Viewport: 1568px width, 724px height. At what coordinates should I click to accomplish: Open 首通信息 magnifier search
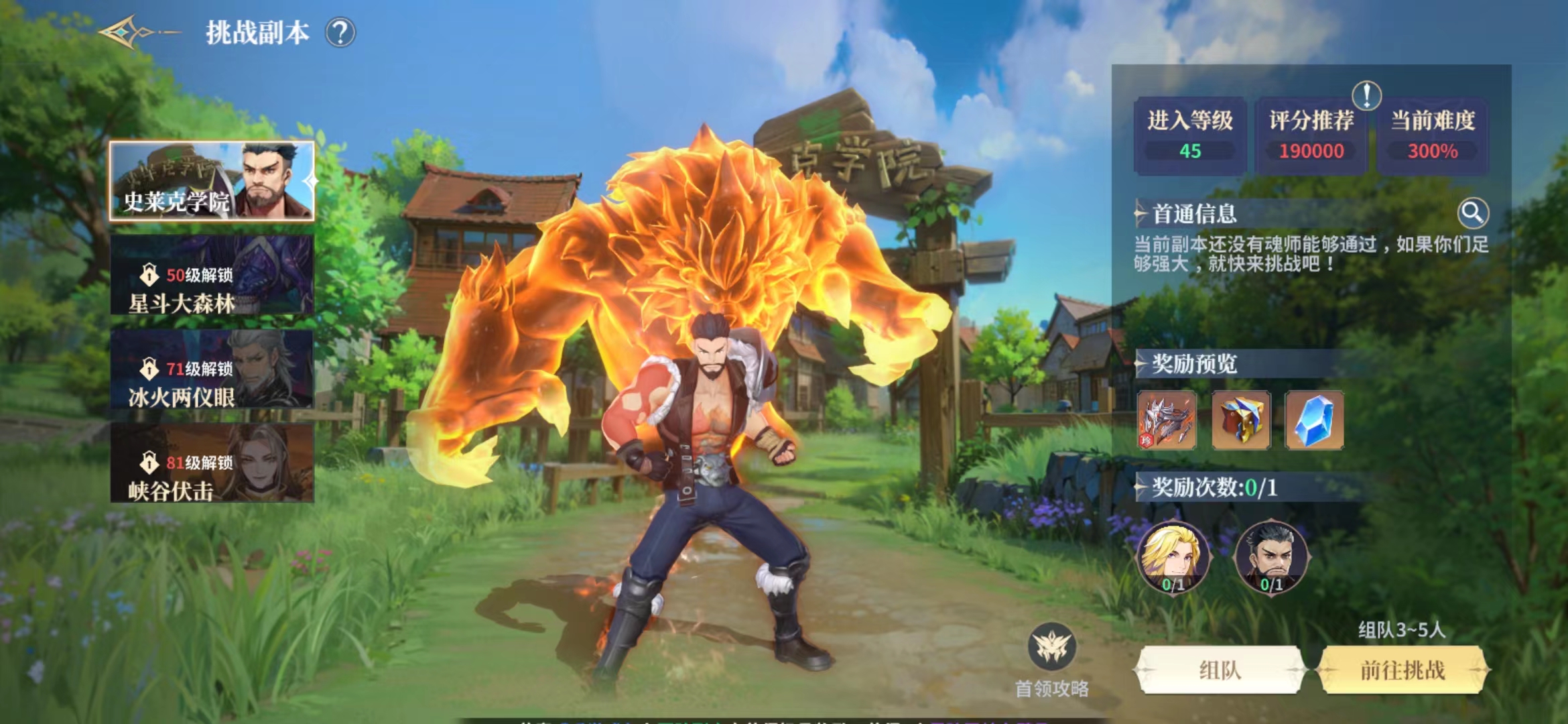tap(1473, 213)
